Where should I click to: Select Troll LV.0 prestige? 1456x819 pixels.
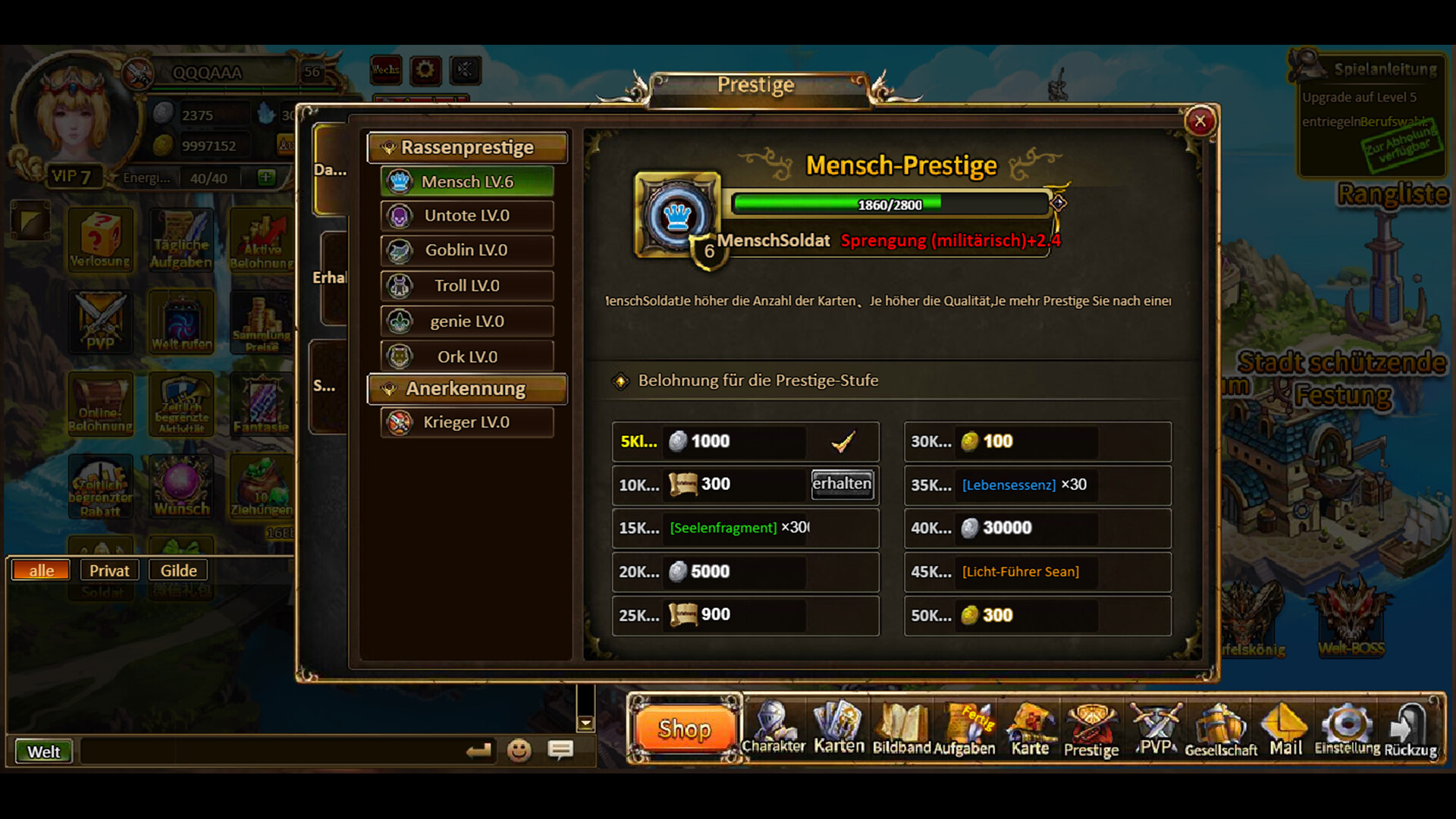point(467,285)
